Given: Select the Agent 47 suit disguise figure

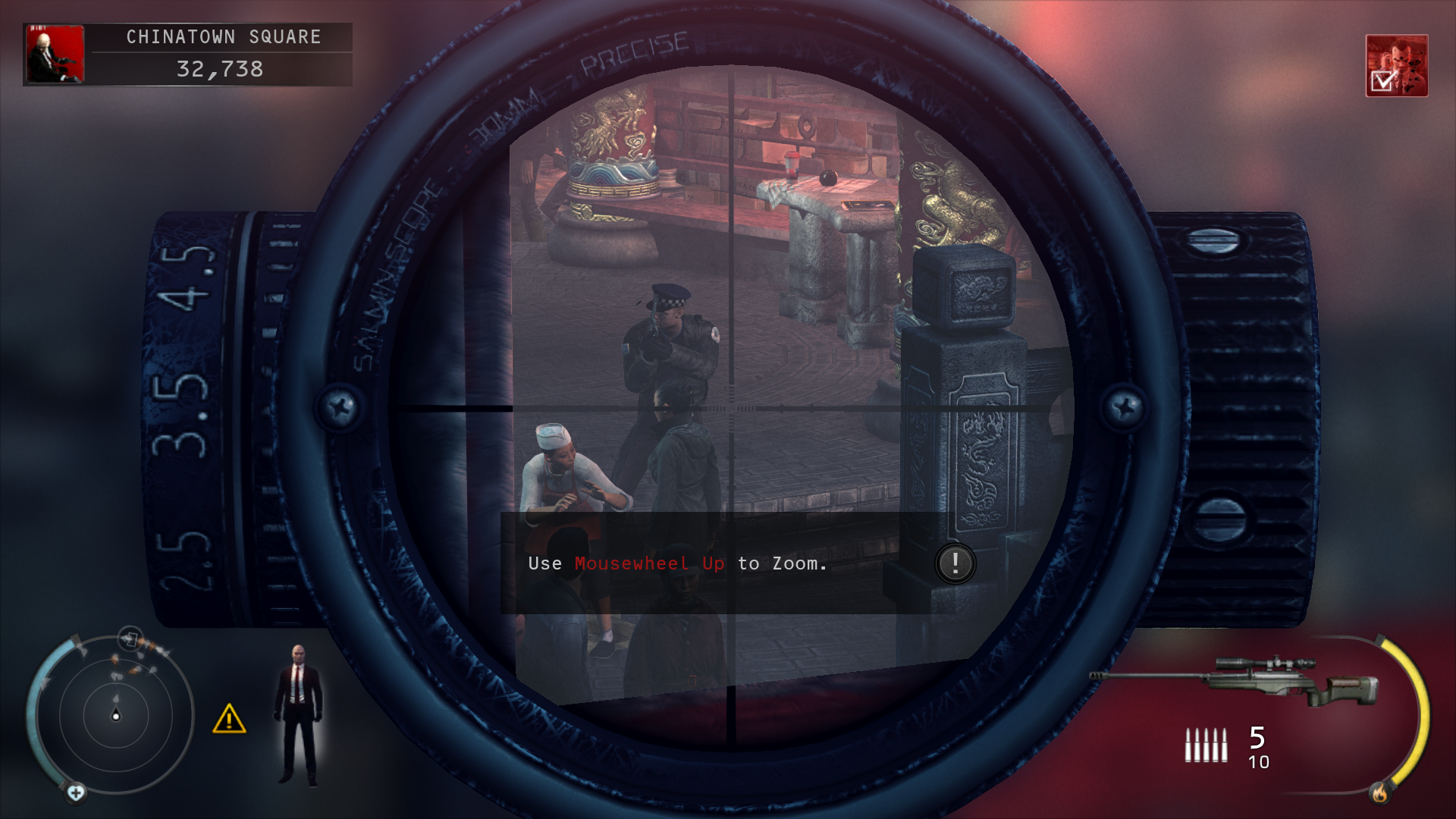Looking at the screenshot, I should 299,714.
